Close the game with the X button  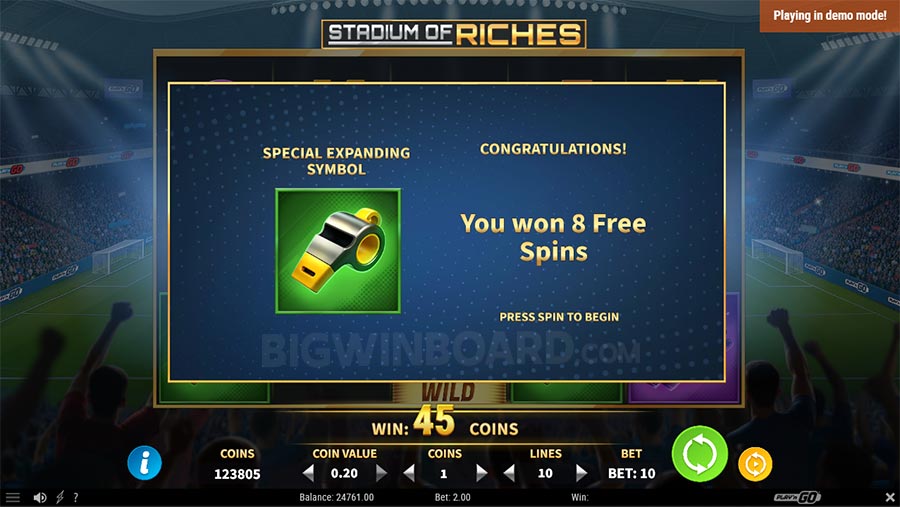pyautogui.click(x=890, y=497)
